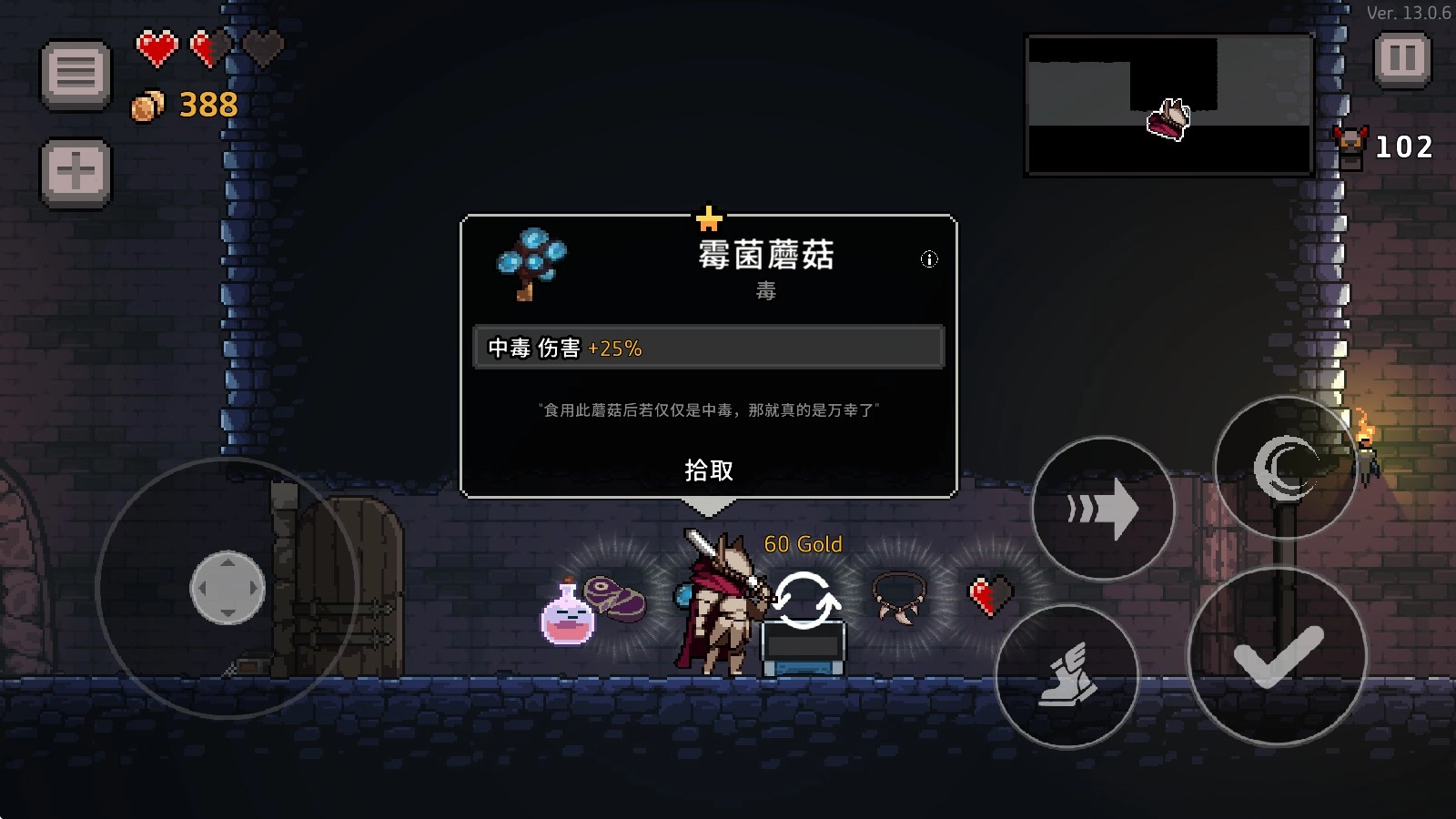Tap the virtual joystick on the left
Viewport: 1456px width, 819px height.
(227, 589)
